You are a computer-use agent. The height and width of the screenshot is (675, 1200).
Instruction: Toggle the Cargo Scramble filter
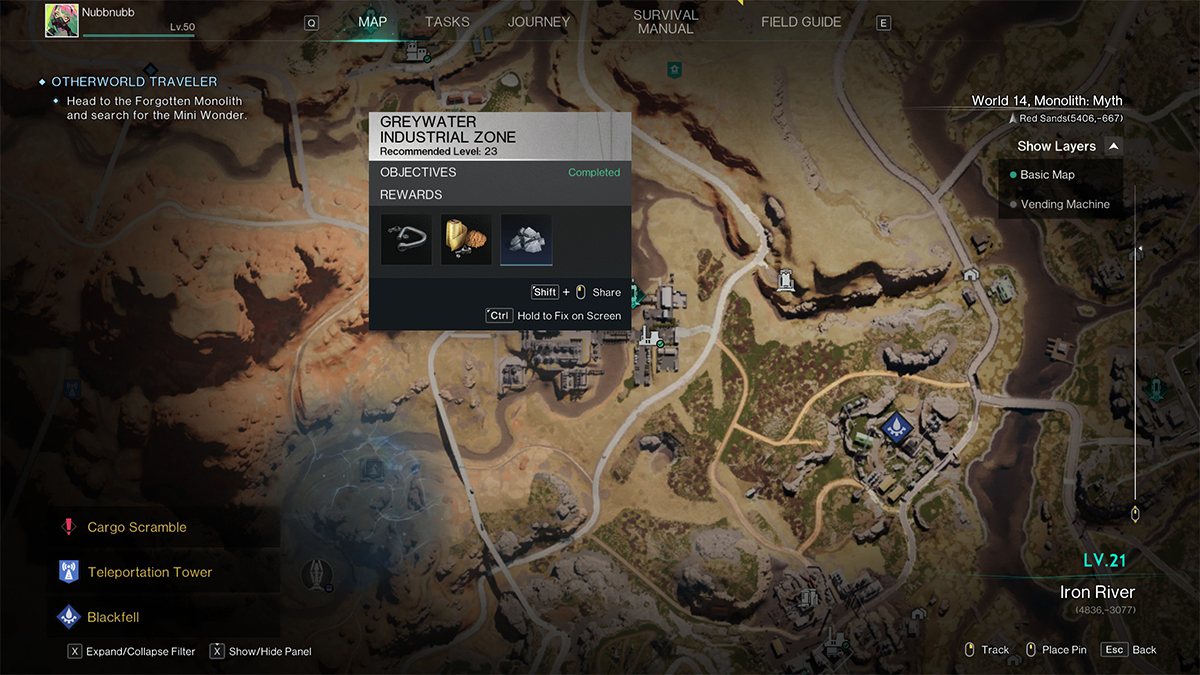[x=136, y=527]
